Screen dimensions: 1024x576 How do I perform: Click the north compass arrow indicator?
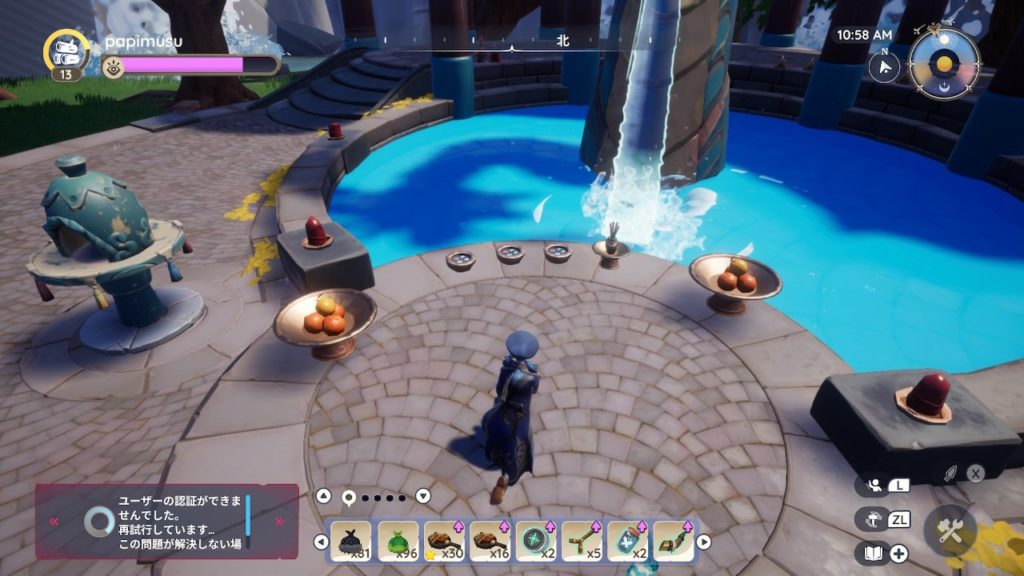pyautogui.click(x=884, y=66)
